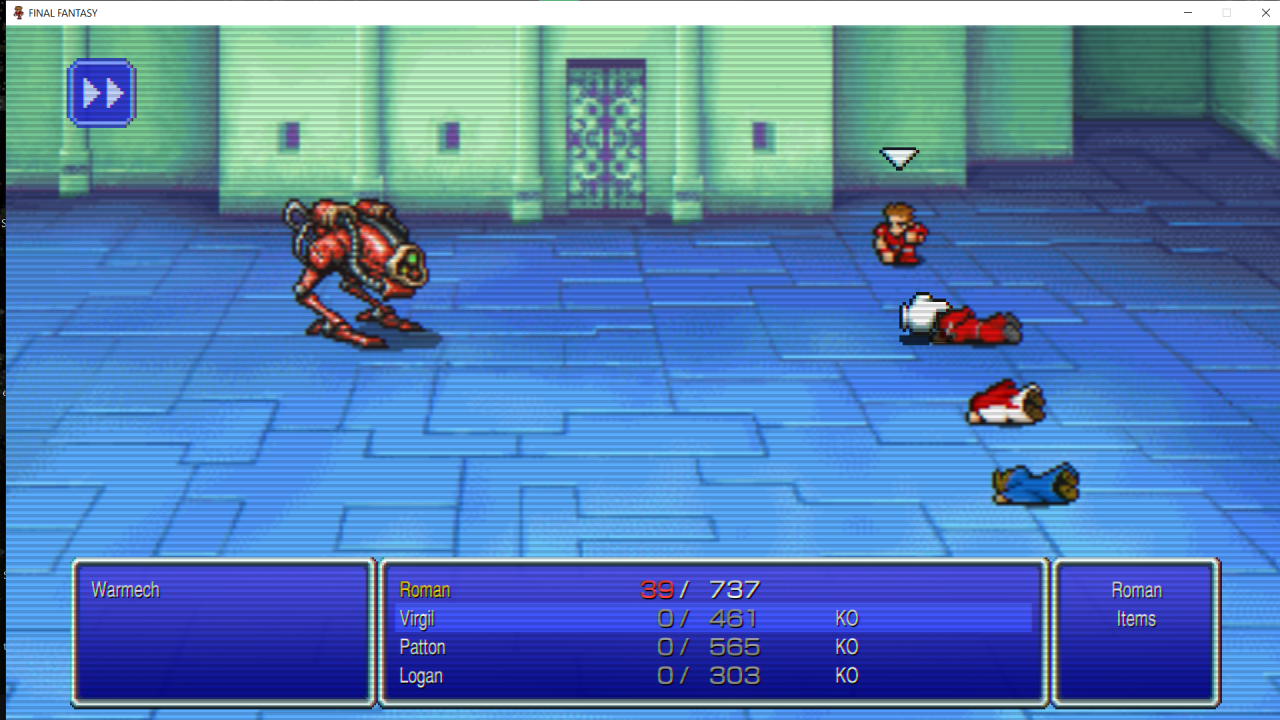The width and height of the screenshot is (1280, 720).
Task: Choose the Items command
Action: tap(1135, 619)
